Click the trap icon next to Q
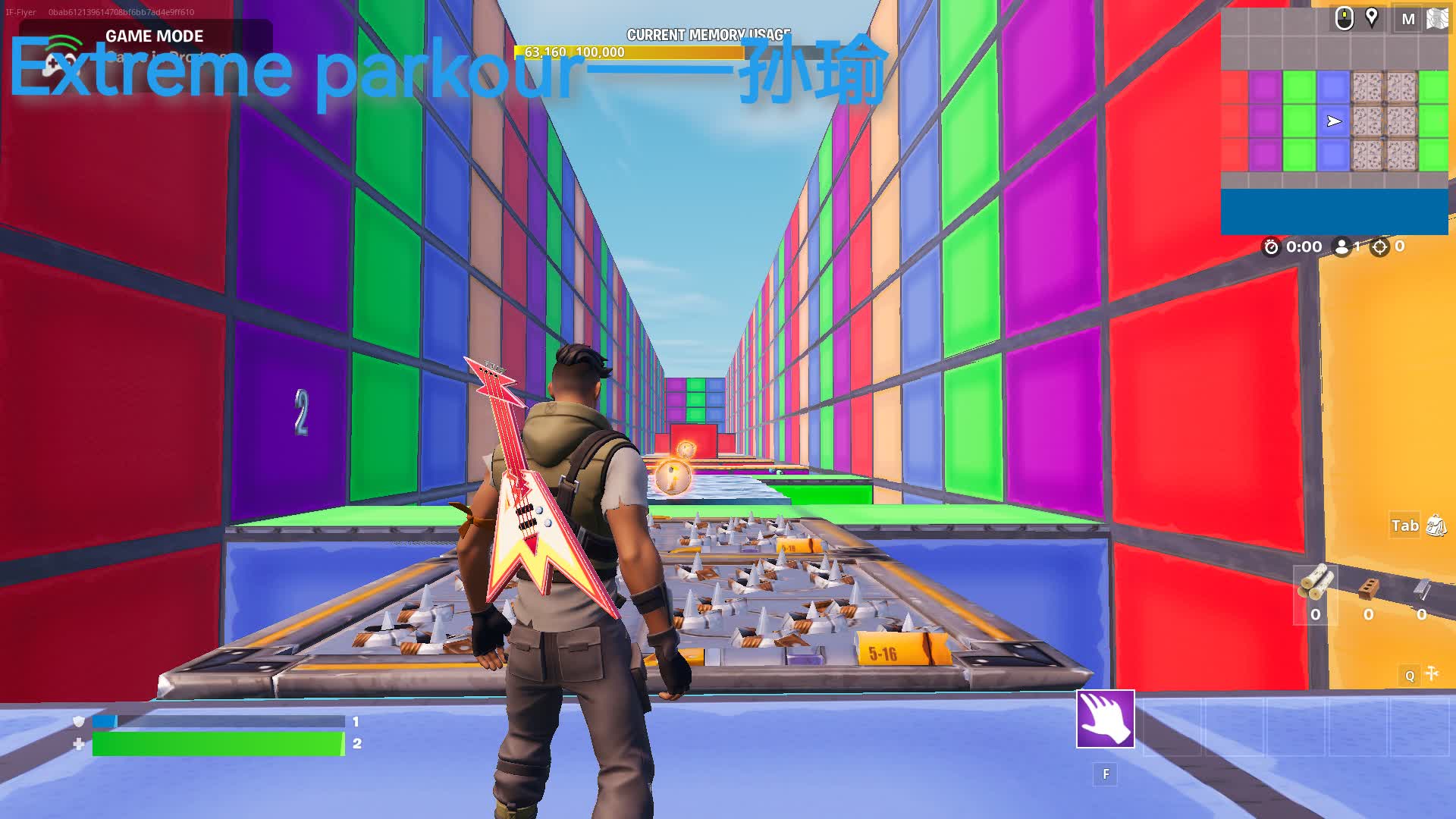This screenshot has height=819, width=1456. coord(1432,673)
